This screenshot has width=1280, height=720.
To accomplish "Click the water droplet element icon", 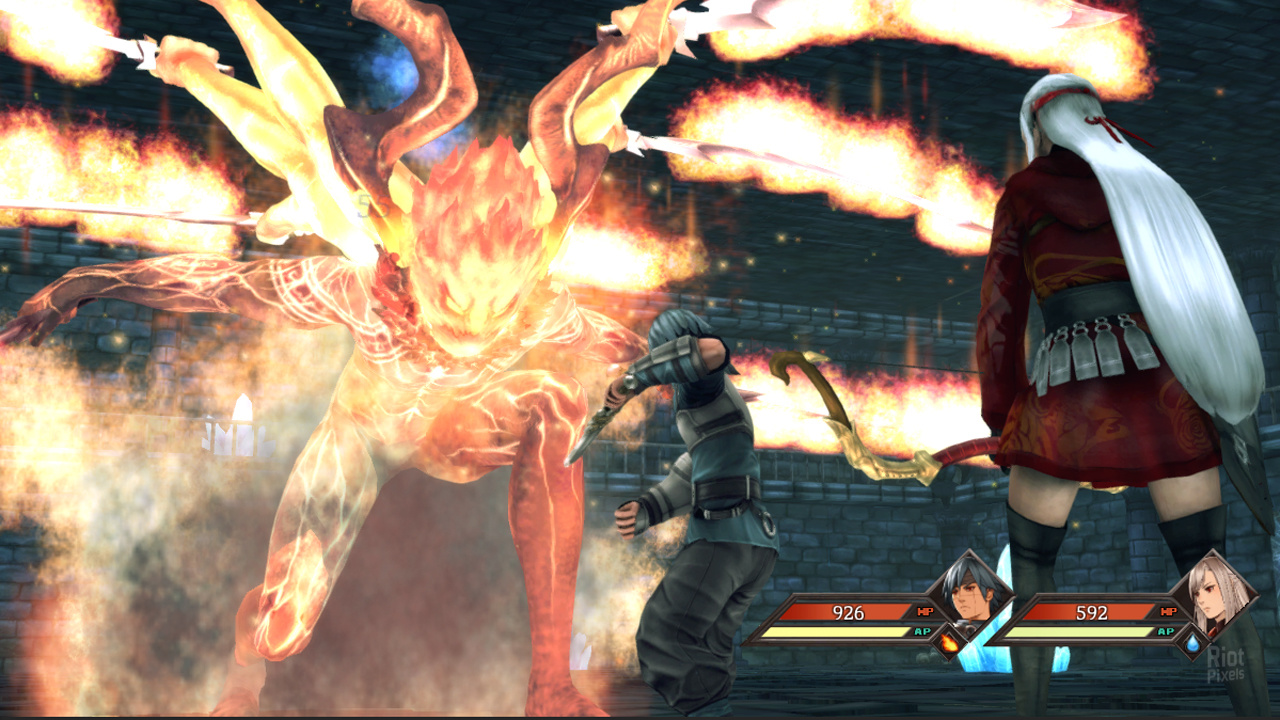I will coord(1192,645).
